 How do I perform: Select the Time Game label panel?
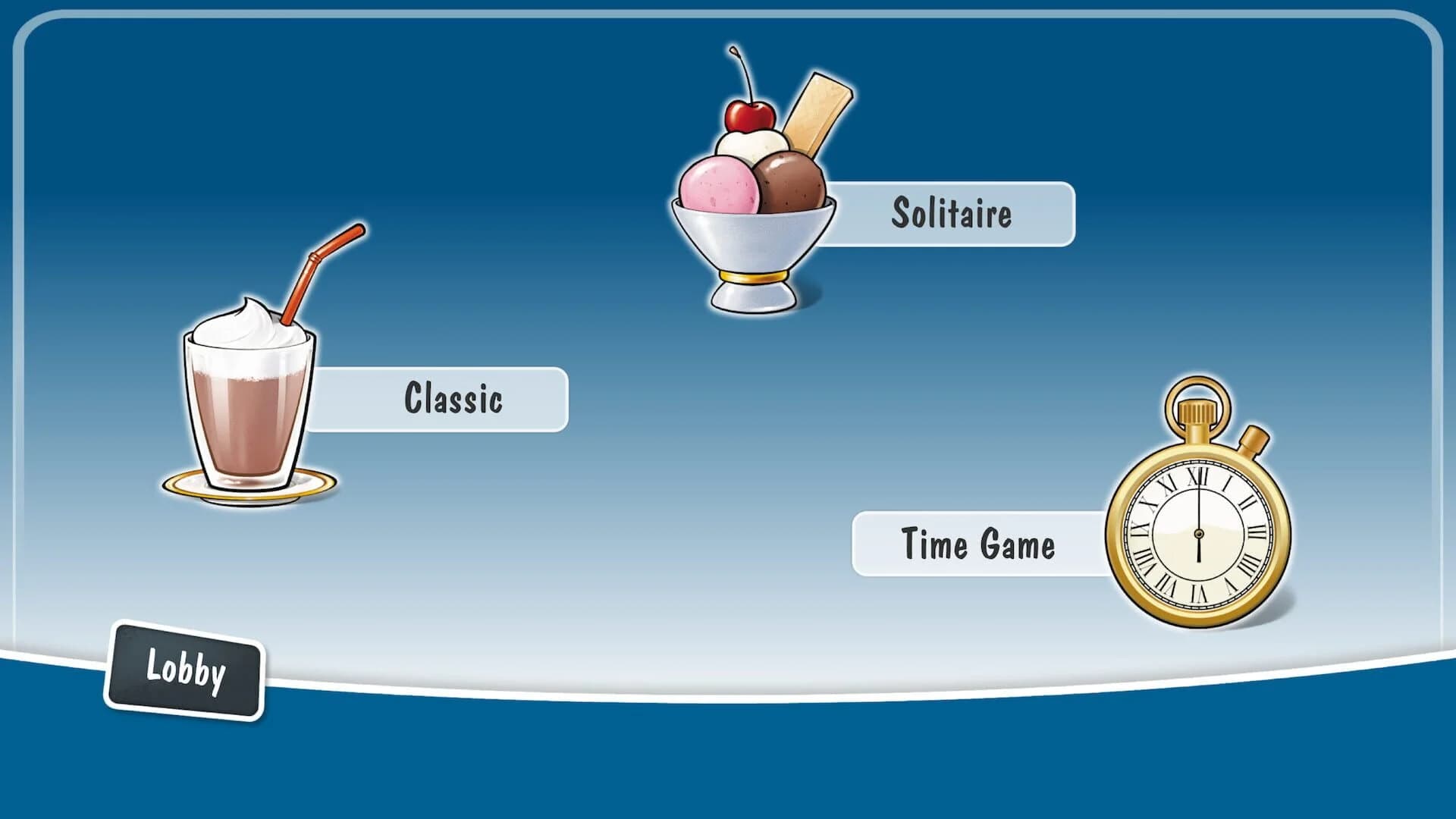(977, 543)
